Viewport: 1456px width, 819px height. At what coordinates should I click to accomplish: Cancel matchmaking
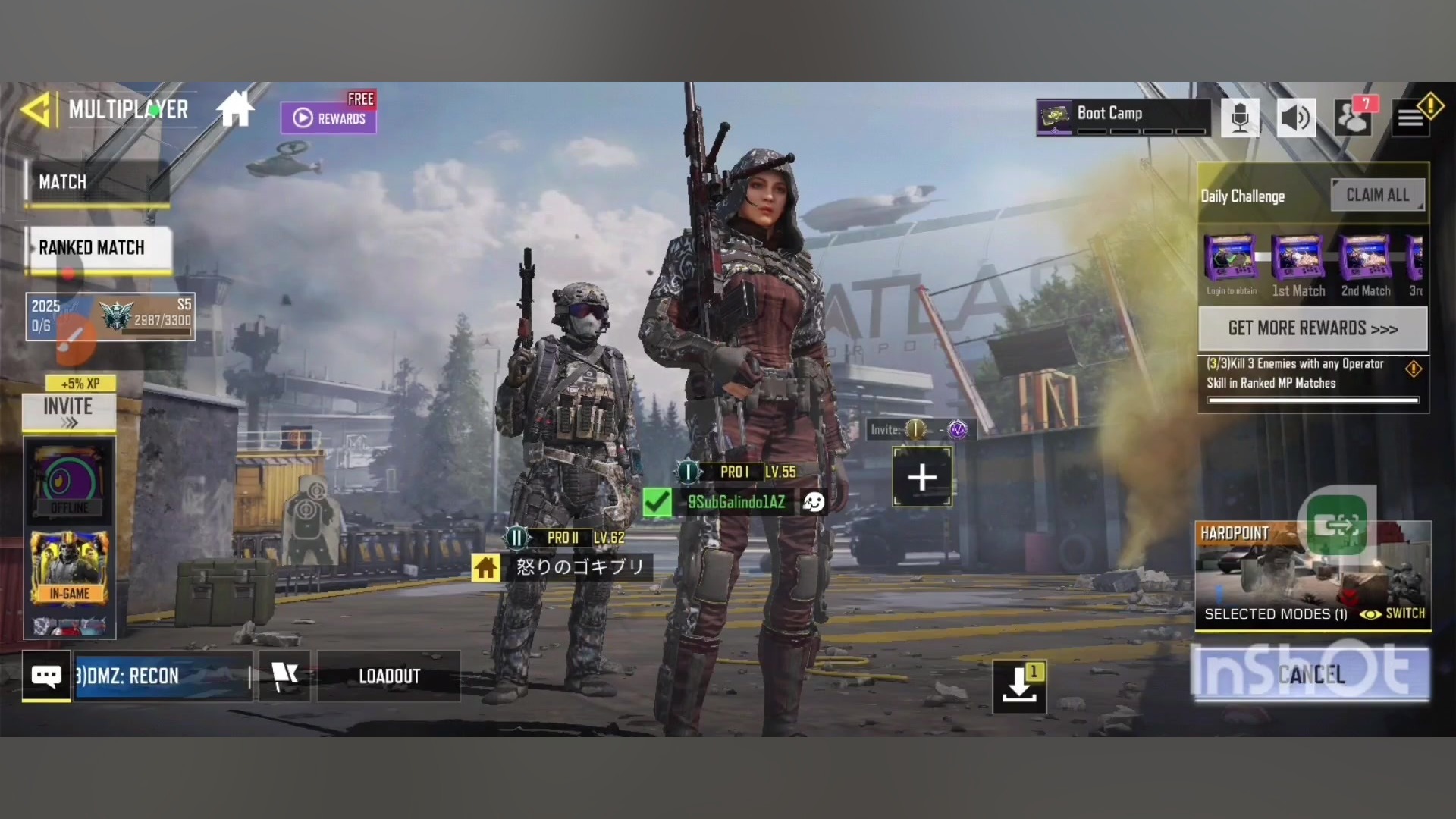(1311, 674)
